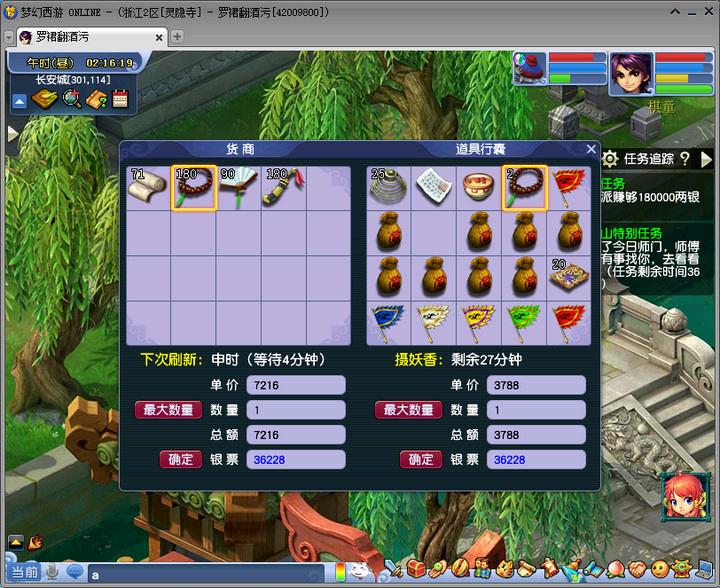The height and width of the screenshot is (588, 720).
Task: Choose the scroll item priced 71
Action: [x=149, y=188]
